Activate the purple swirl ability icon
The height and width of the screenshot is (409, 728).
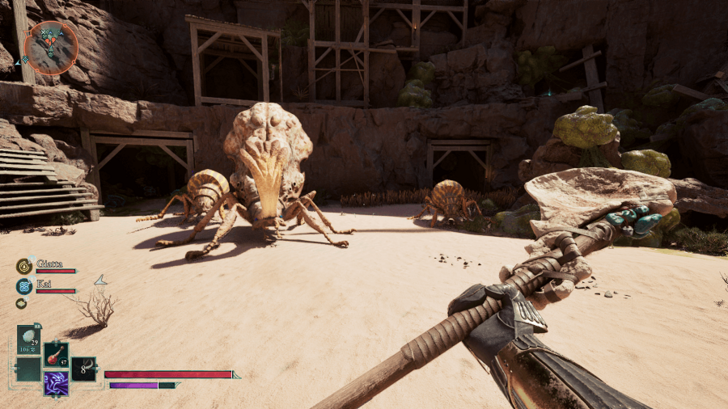[x=56, y=383]
